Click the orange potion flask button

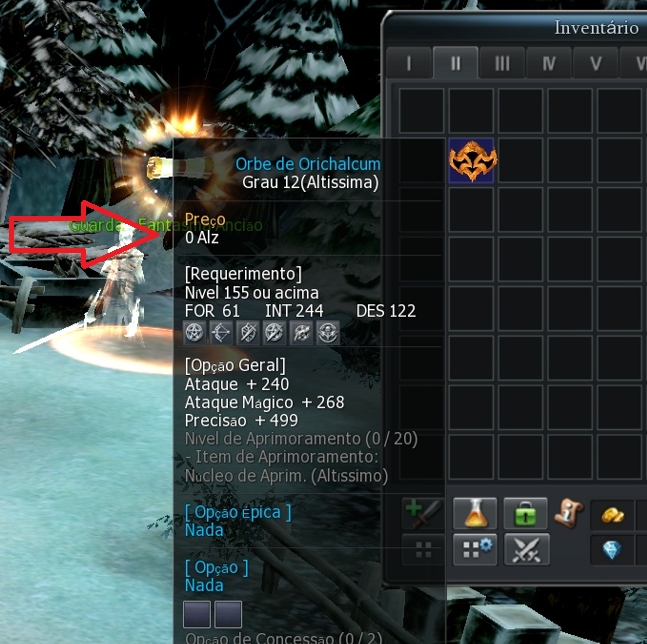476,514
